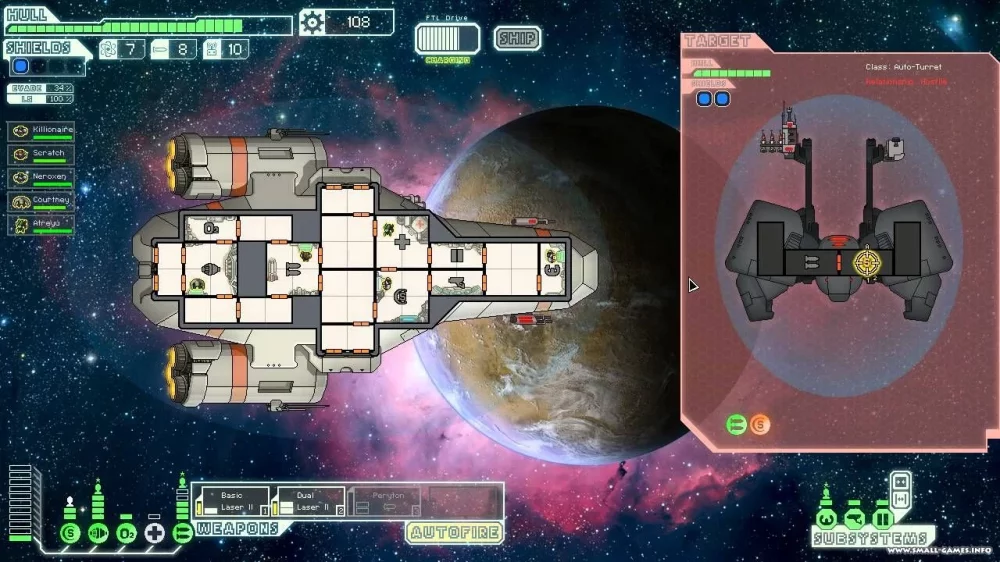This screenshot has height=562, width=1000.
Task: Click the FTL Drive jump button
Action: [447, 39]
